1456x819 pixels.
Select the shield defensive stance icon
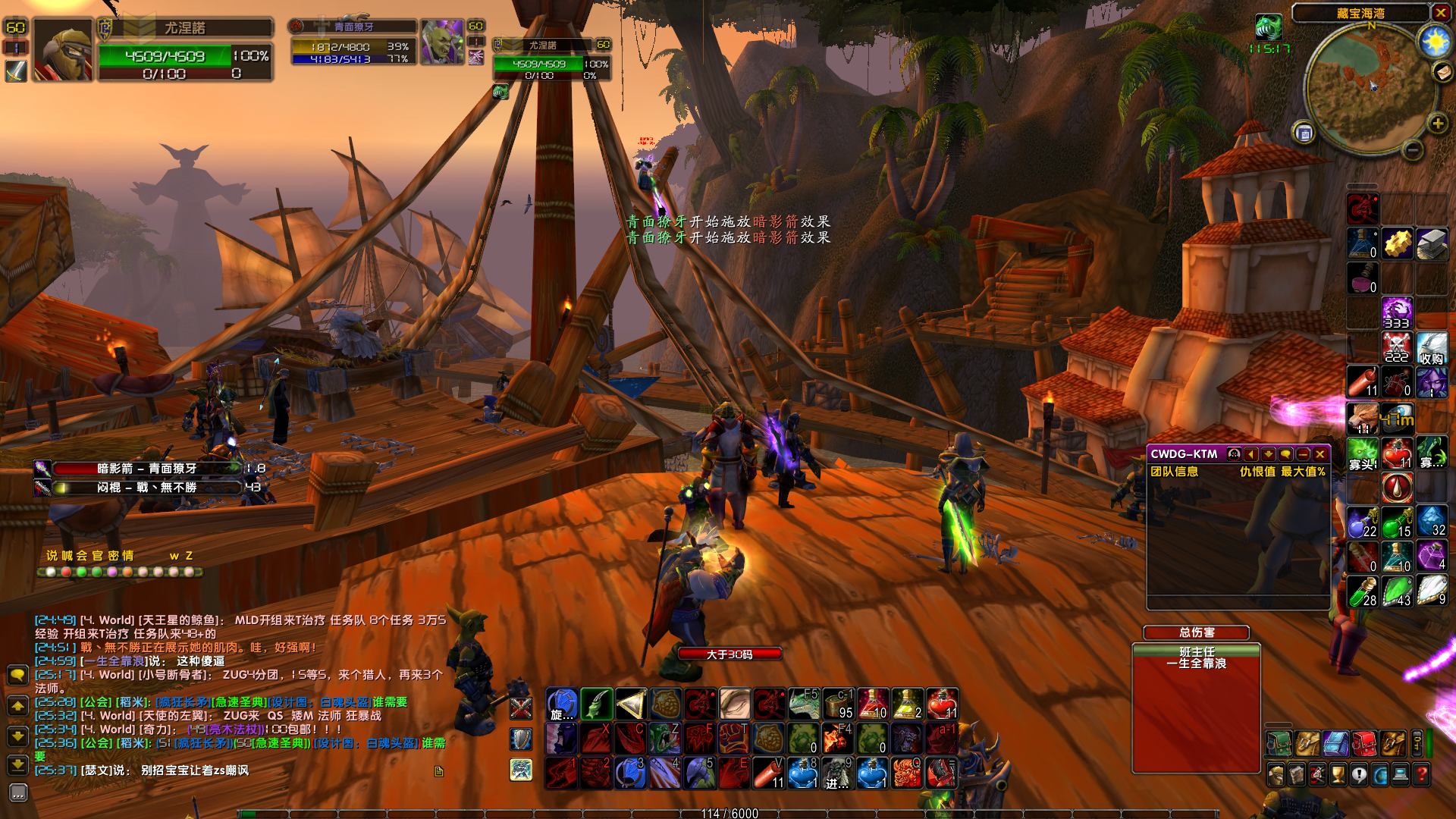pyautogui.click(x=521, y=739)
